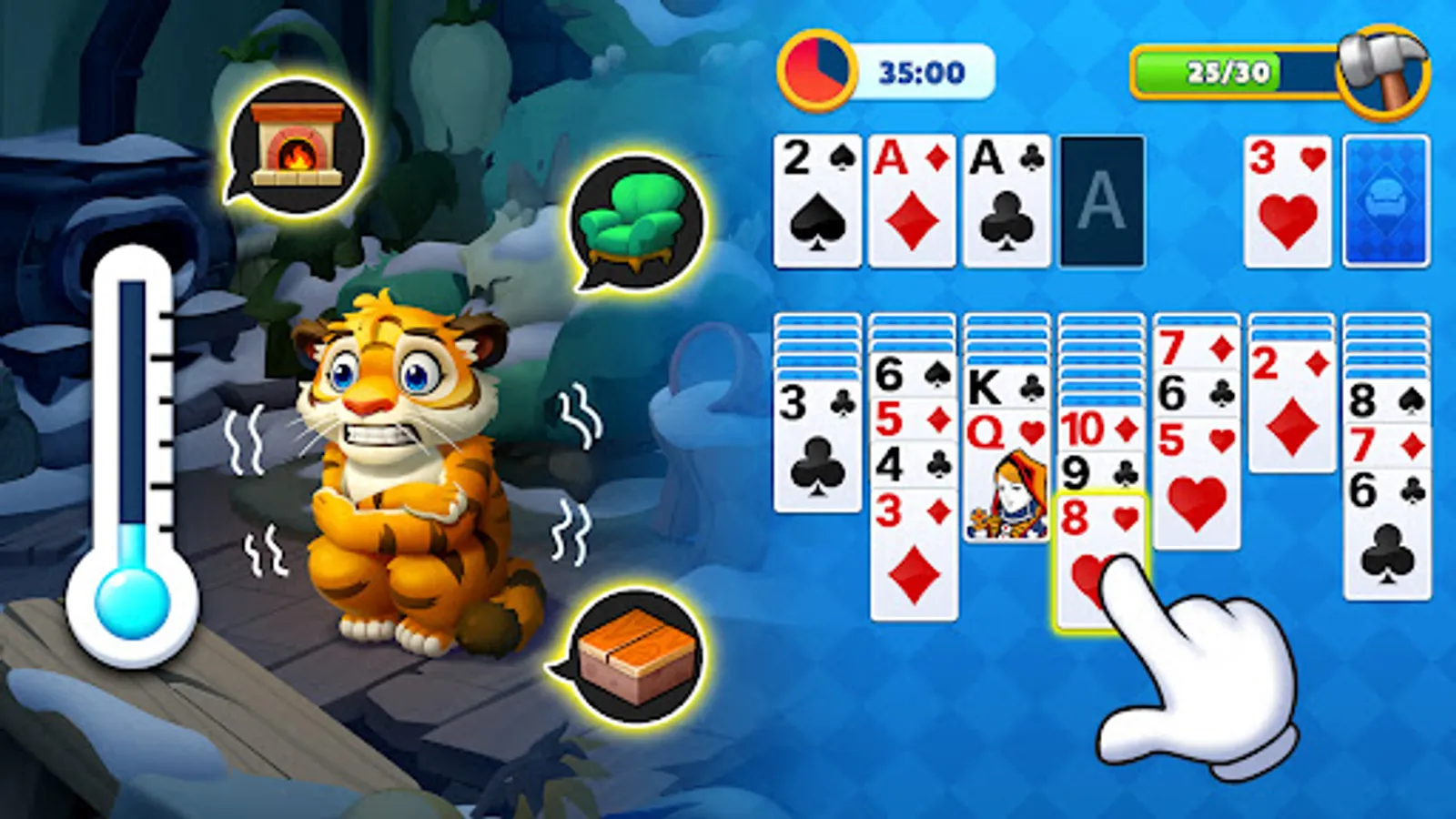Open the hammer build menu
This screenshot has height=819, width=1456.
tap(1383, 68)
